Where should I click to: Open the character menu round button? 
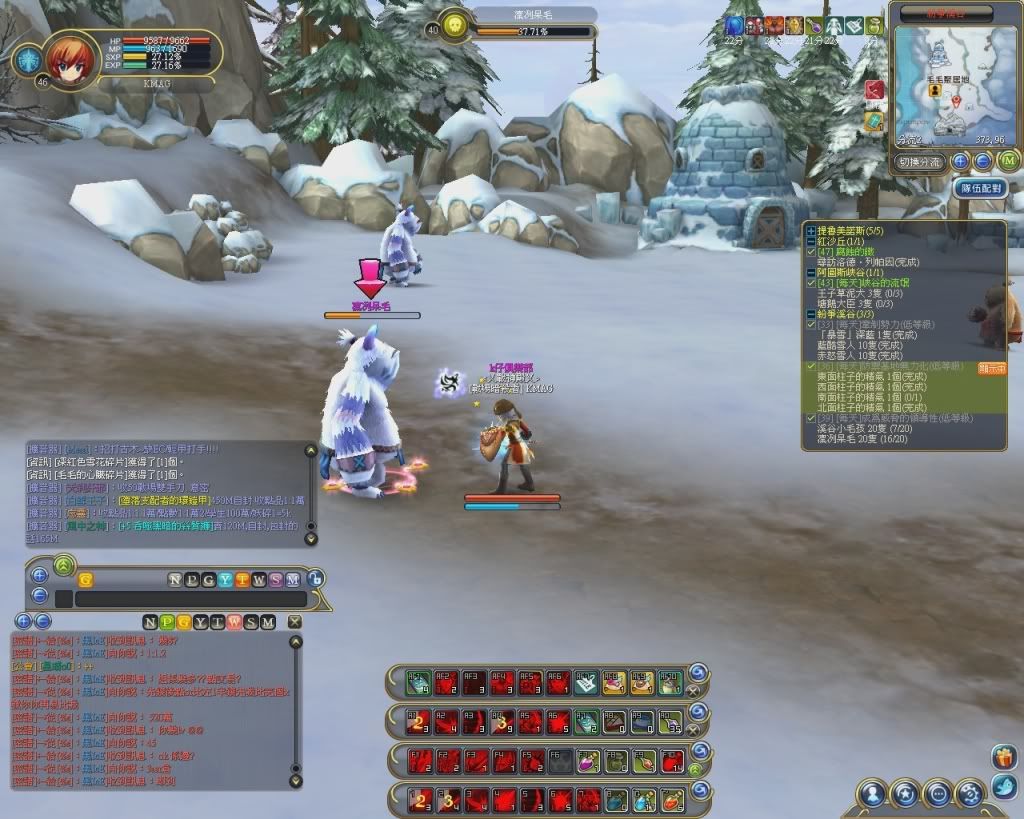point(873,794)
